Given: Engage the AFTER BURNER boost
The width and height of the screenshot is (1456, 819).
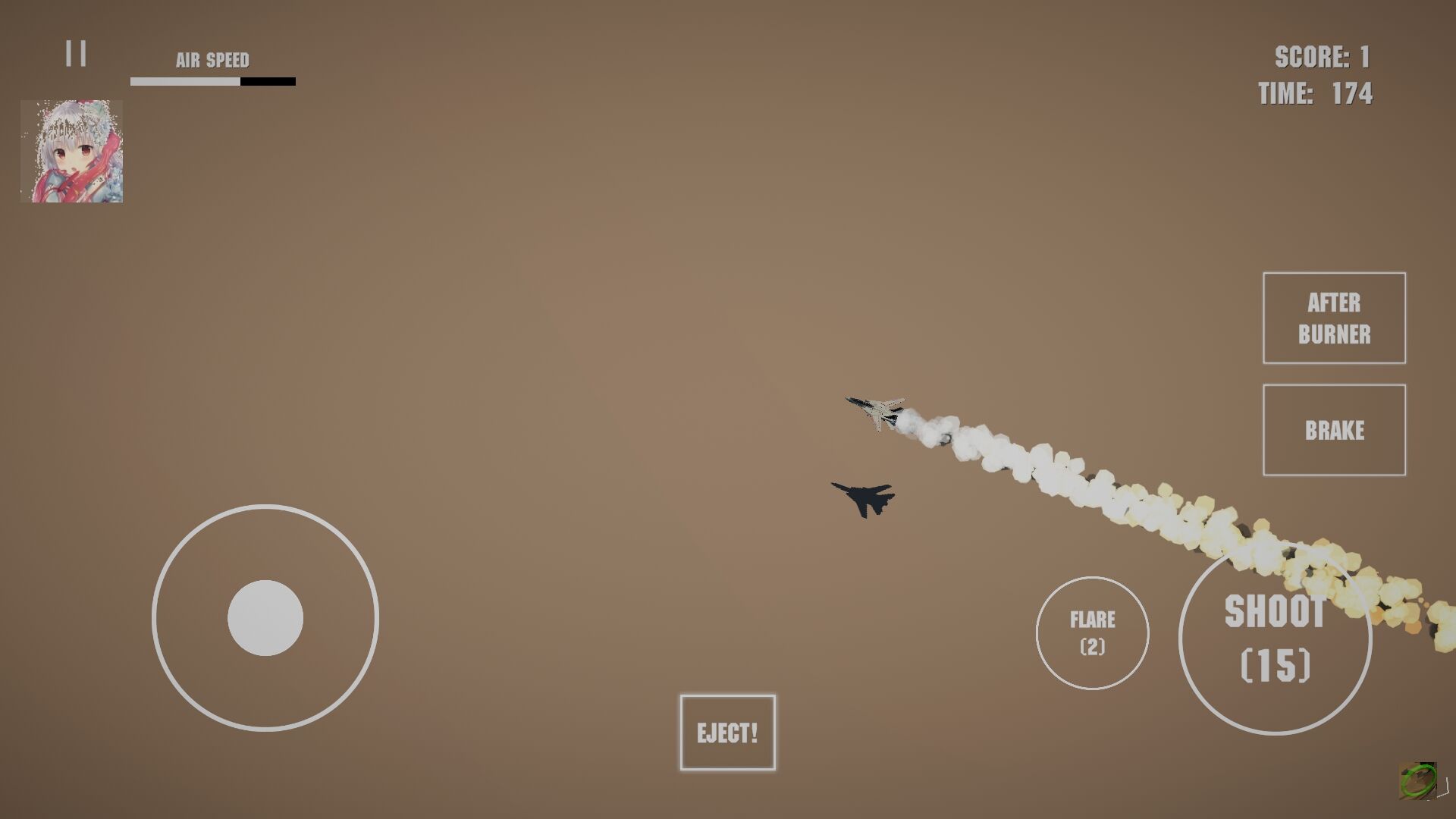Looking at the screenshot, I should (1334, 318).
